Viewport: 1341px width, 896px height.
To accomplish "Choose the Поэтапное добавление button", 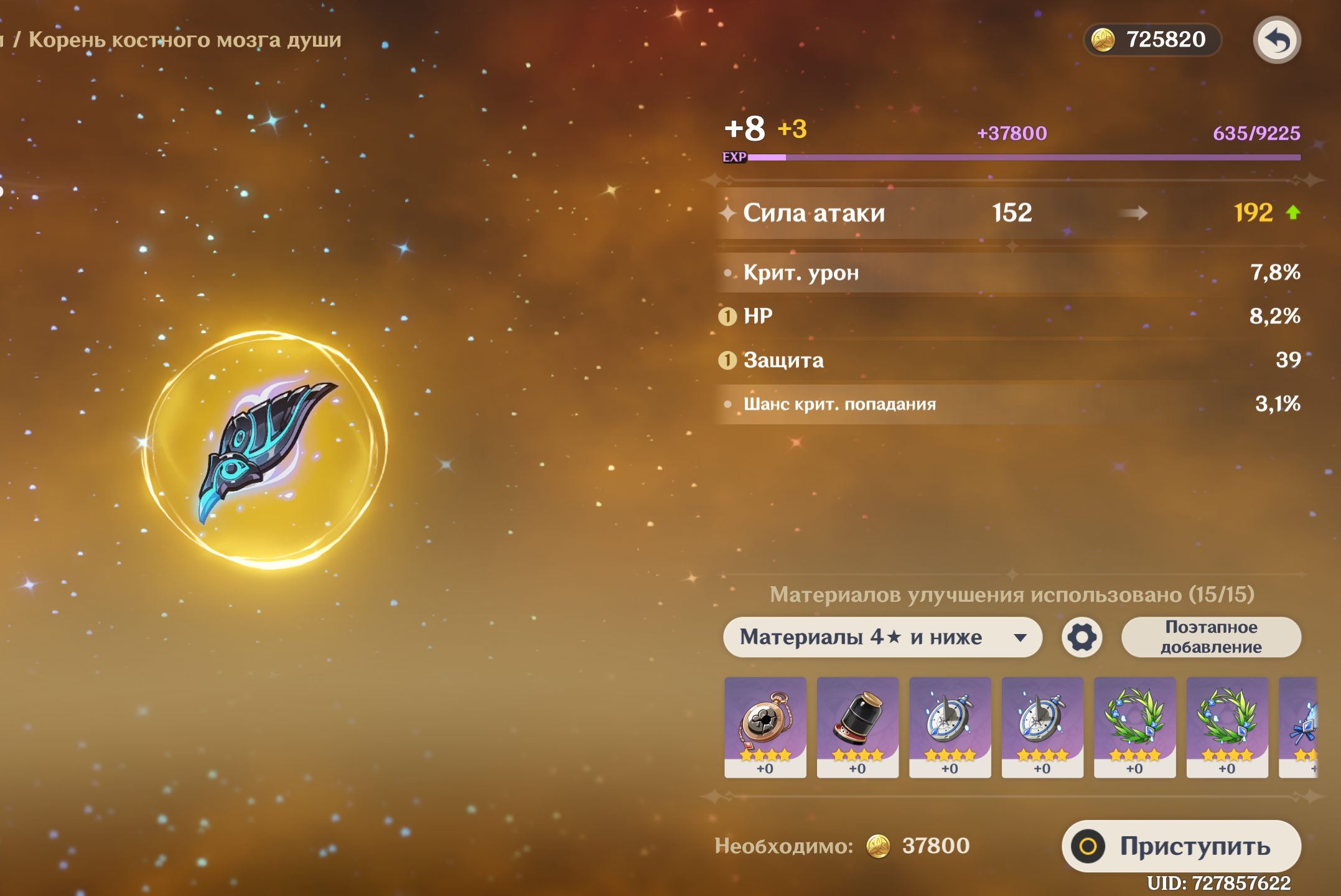I will [1210, 637].
